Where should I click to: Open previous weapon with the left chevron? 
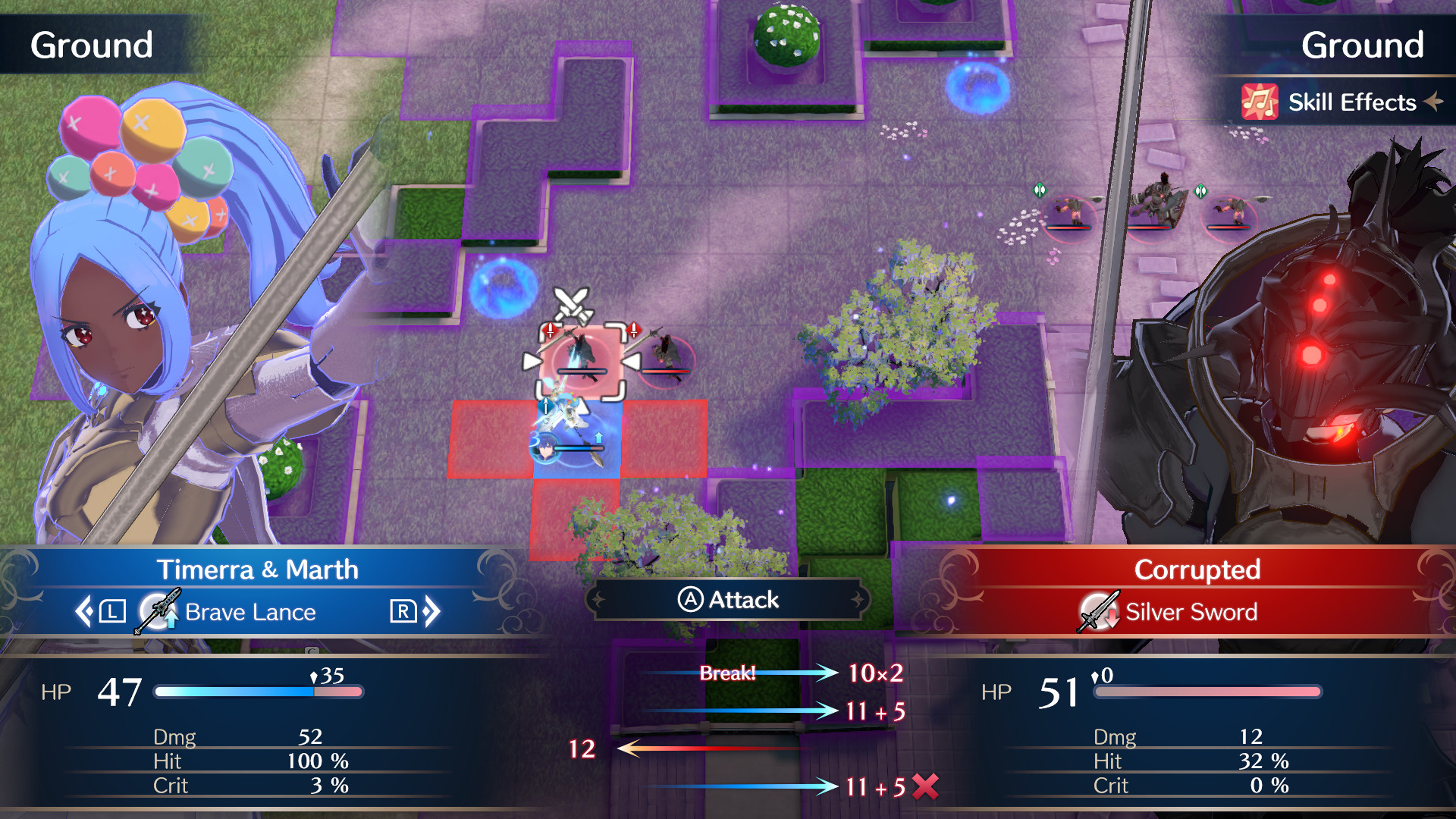click(85, 611)
